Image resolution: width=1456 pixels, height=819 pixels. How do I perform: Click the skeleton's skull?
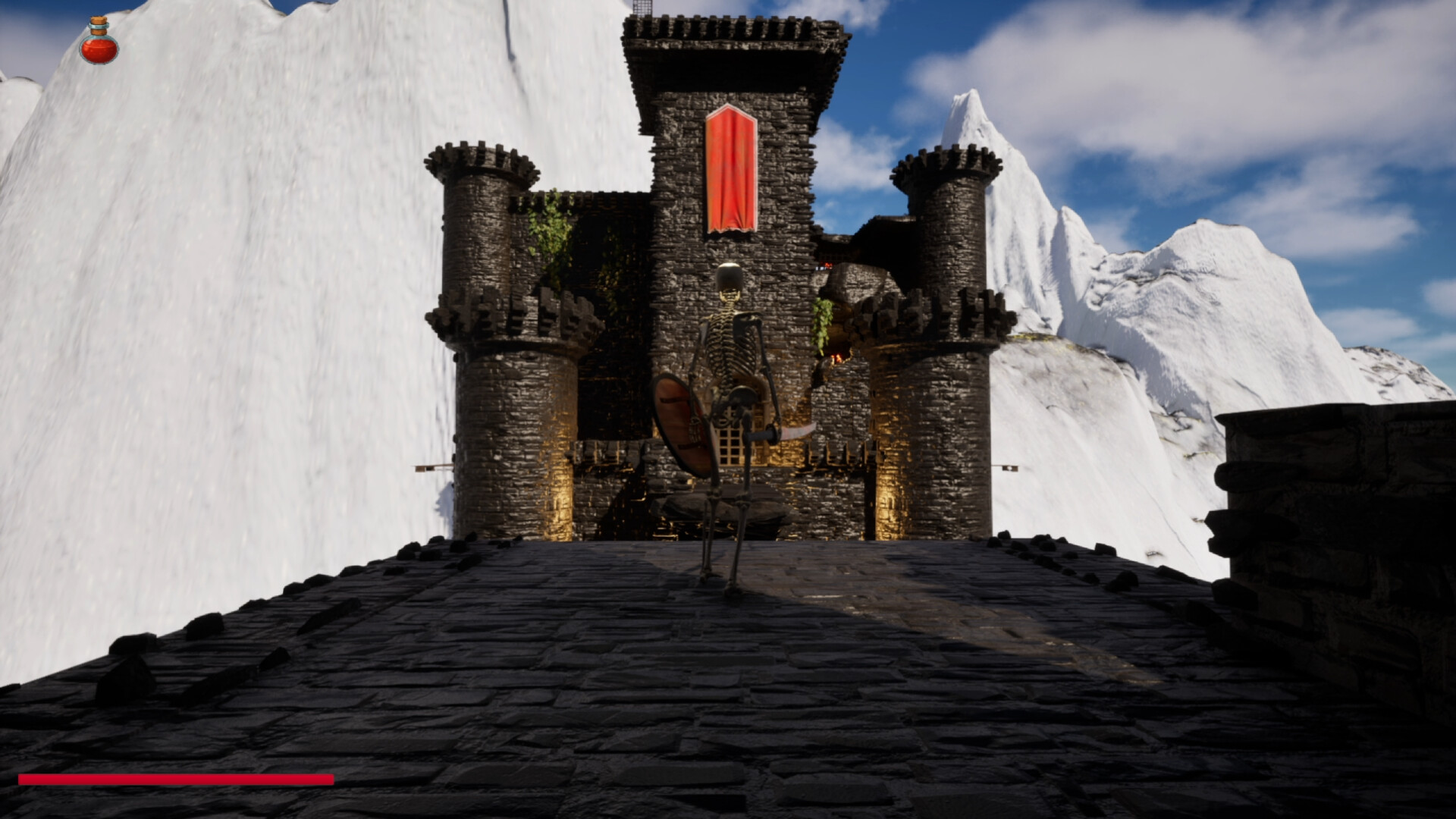[x=730, y=277]
